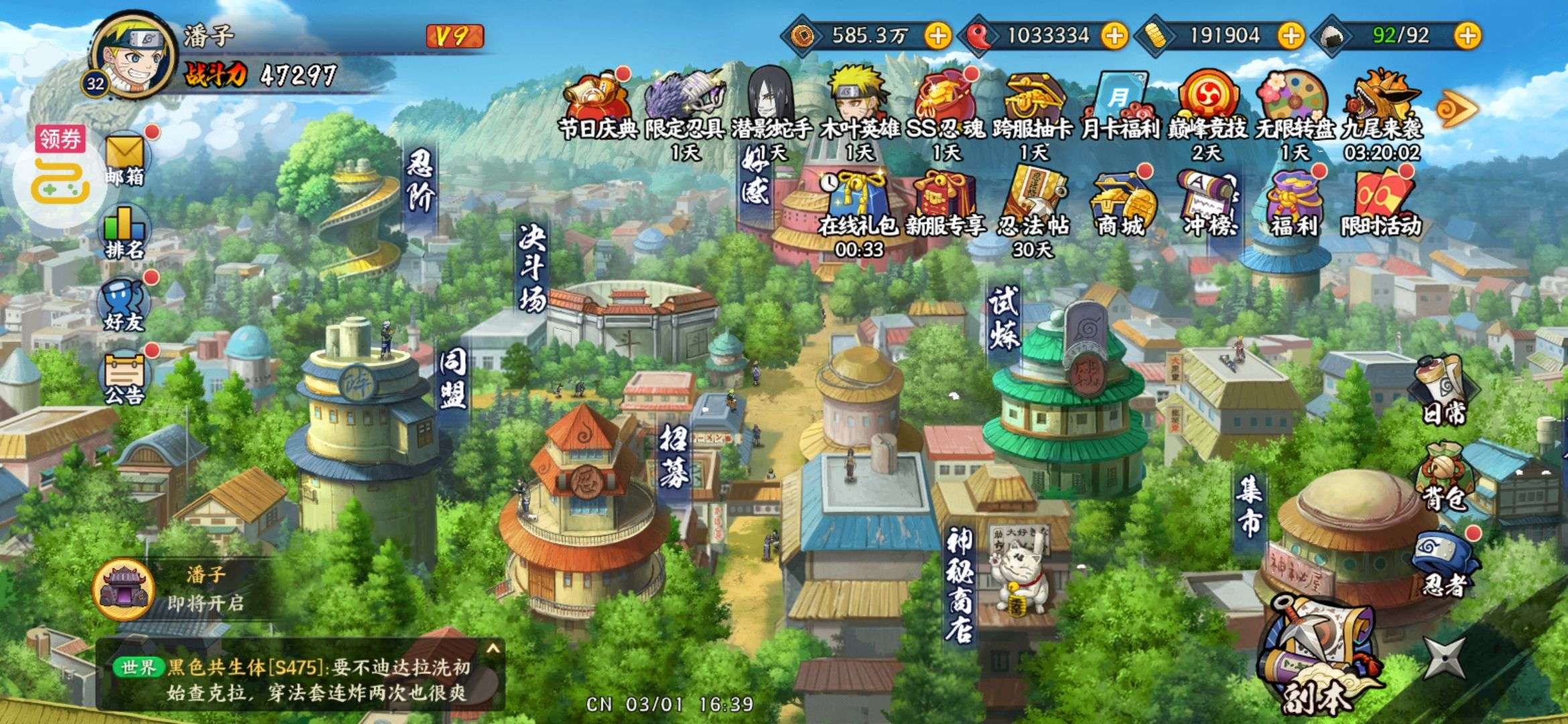View the 公告 announcements

[x=125, y=377]
